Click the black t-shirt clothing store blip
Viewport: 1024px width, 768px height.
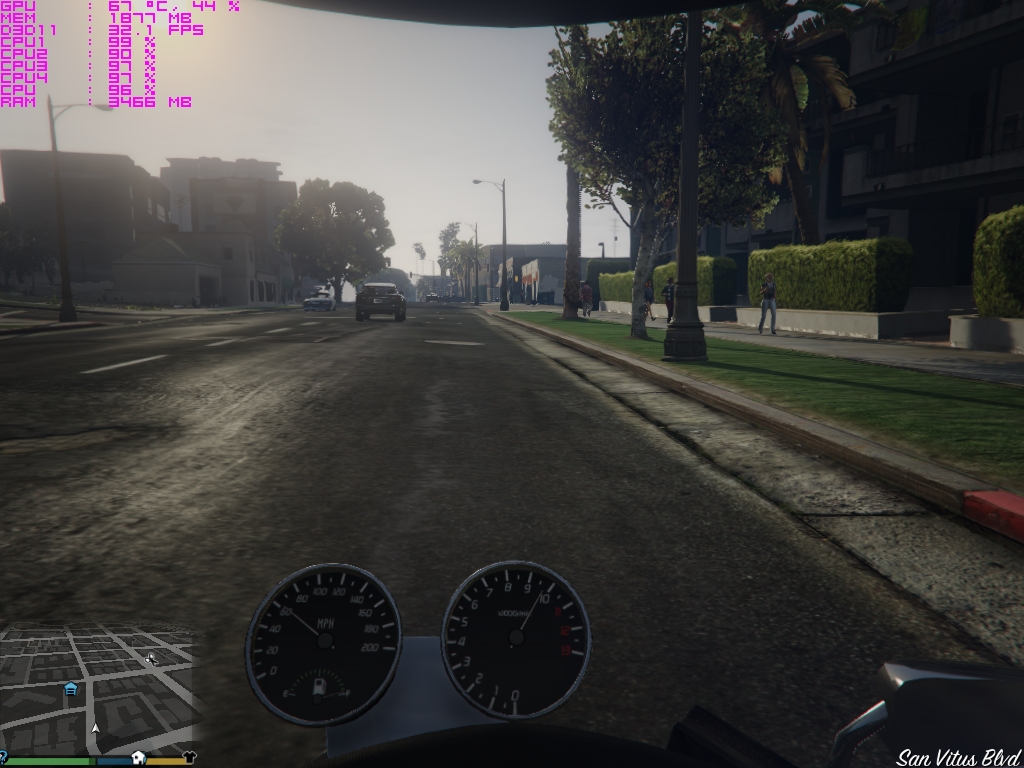coord(189,758)
